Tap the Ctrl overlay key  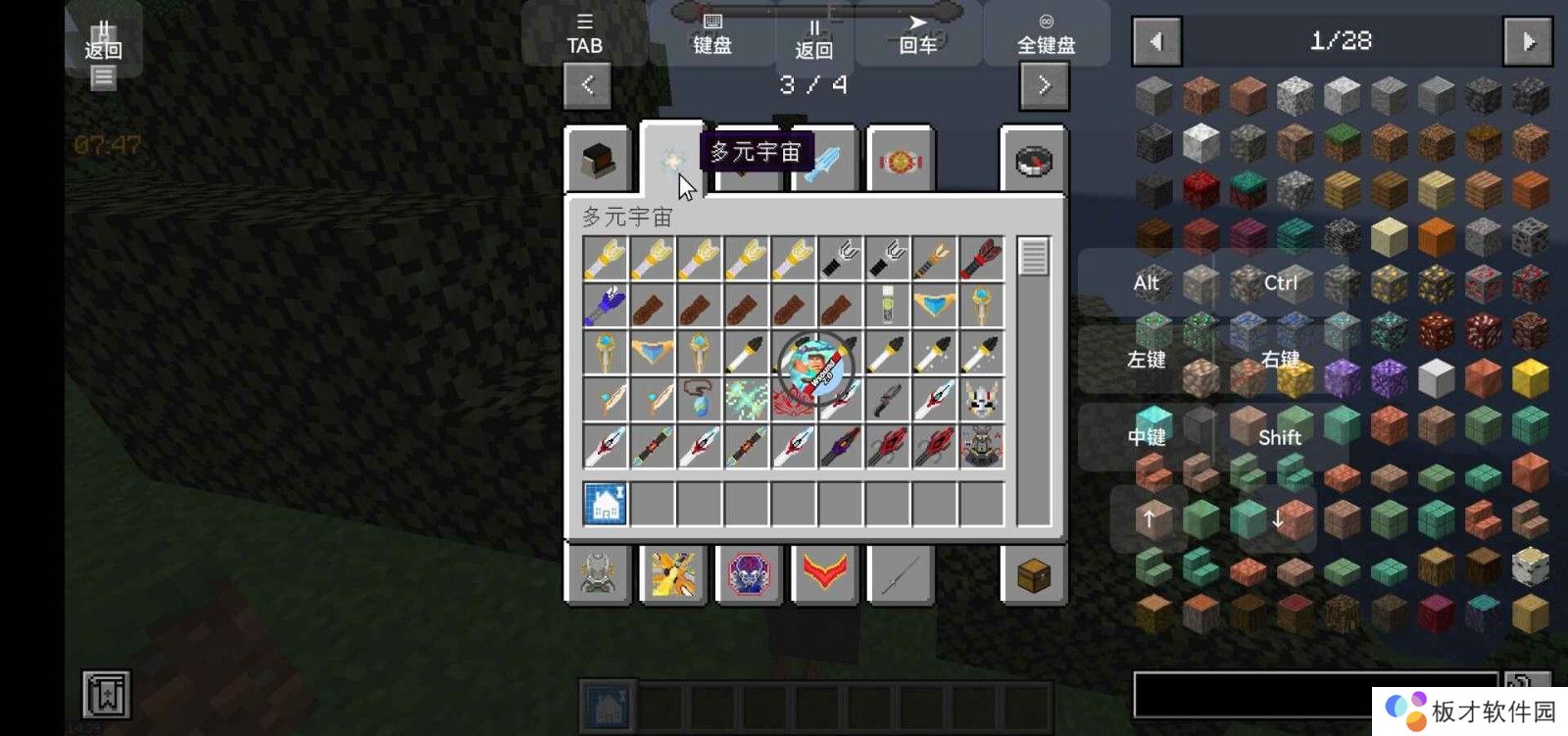coord(1280,283)
